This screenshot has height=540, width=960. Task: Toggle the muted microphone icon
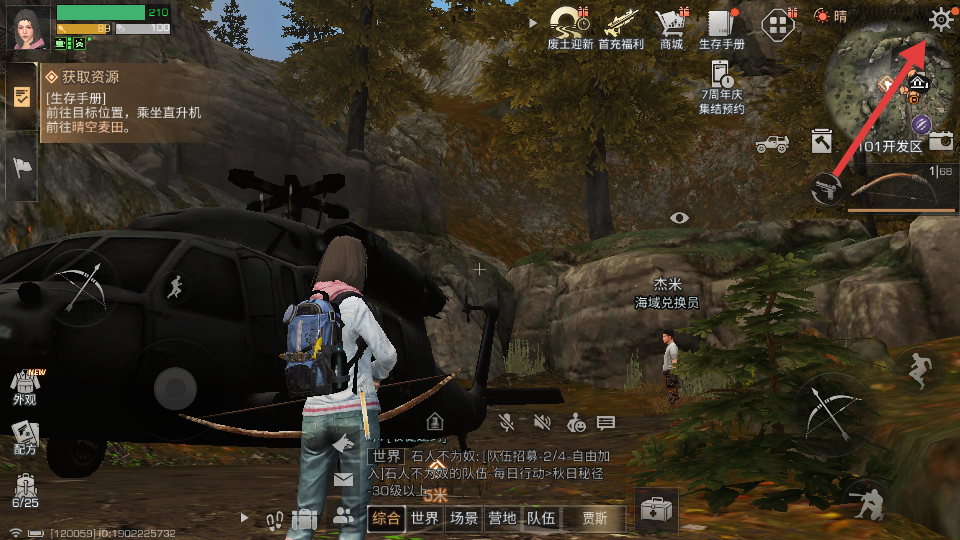pyautogui.click(x=508, y=423)
